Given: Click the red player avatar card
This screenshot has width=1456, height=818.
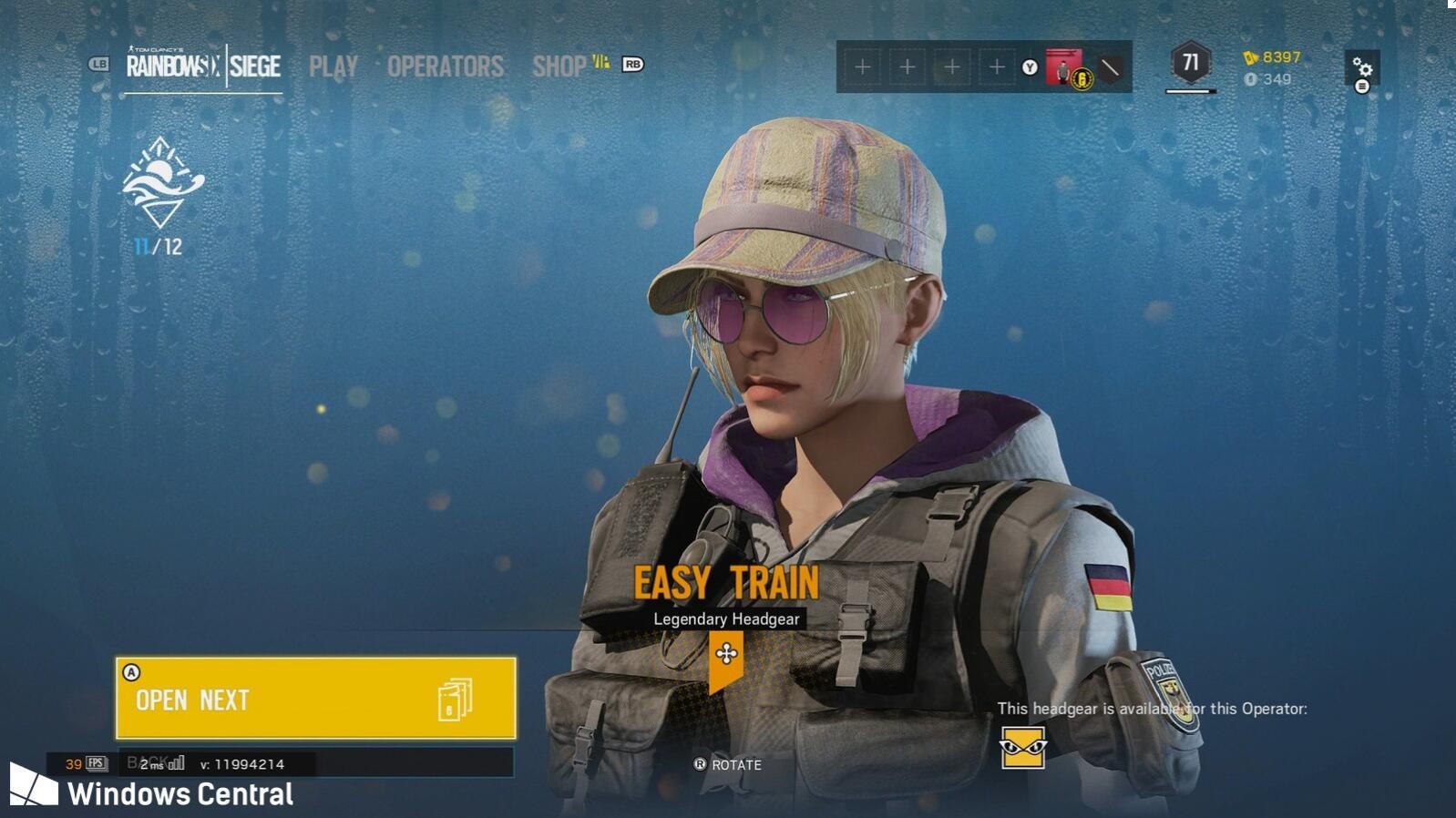Looking at the screenshot, I should click(1063, 67).
